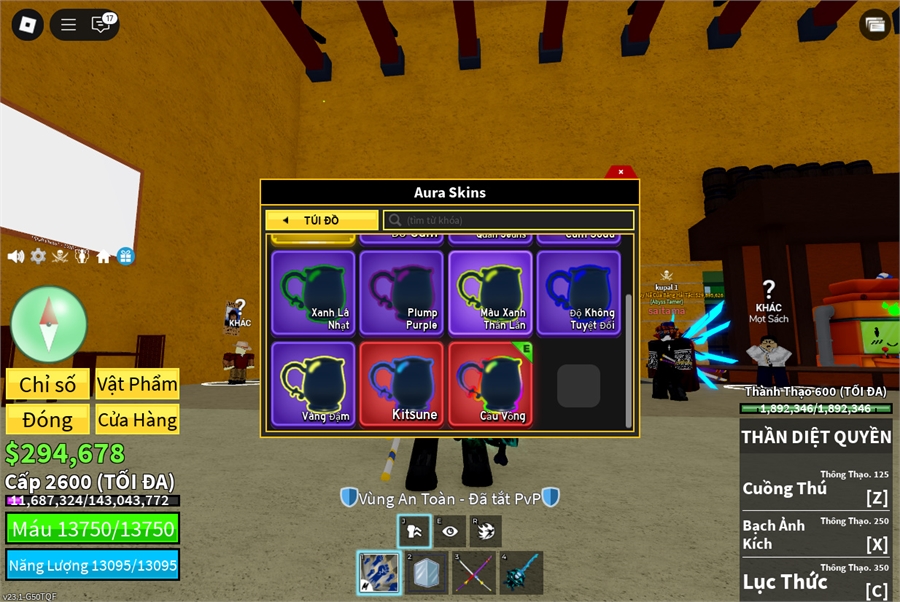Select the crossed swords hotbar slot
This screenshot has height=602, width=900.
click(x=473, y=573)
